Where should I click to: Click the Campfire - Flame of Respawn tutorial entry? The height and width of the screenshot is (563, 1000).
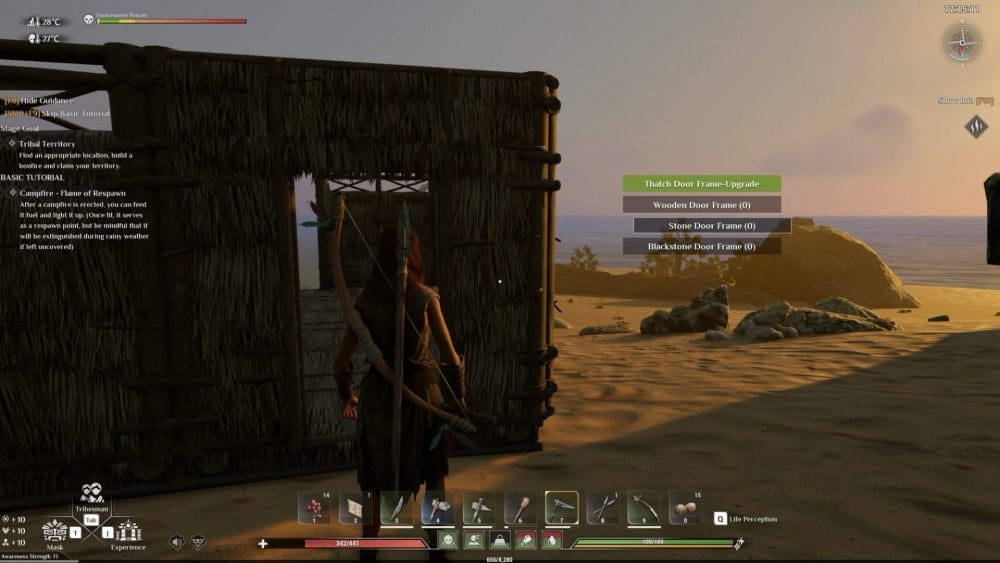pyautogui.click(x=72, y=193)
